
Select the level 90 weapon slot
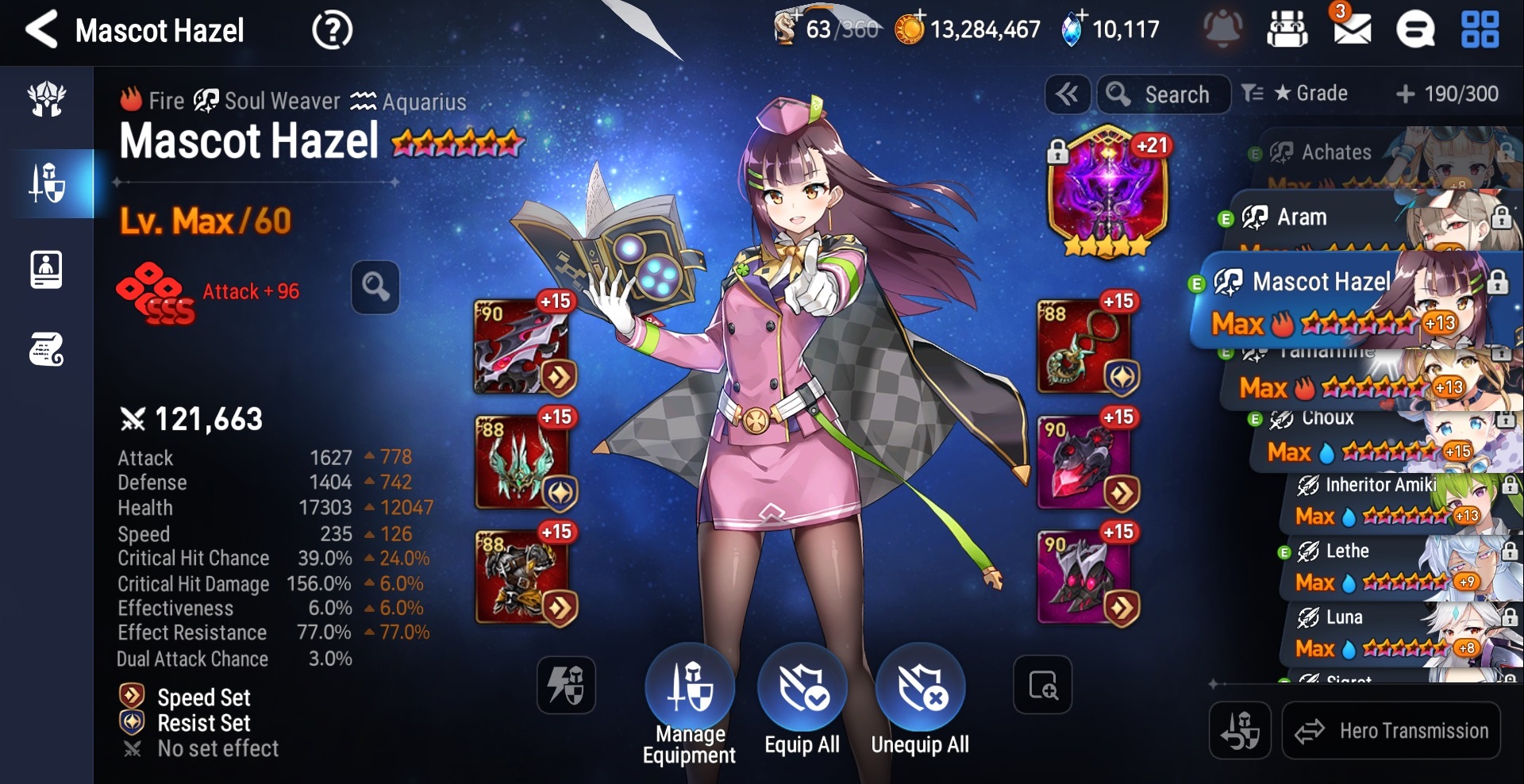[523, 345]
